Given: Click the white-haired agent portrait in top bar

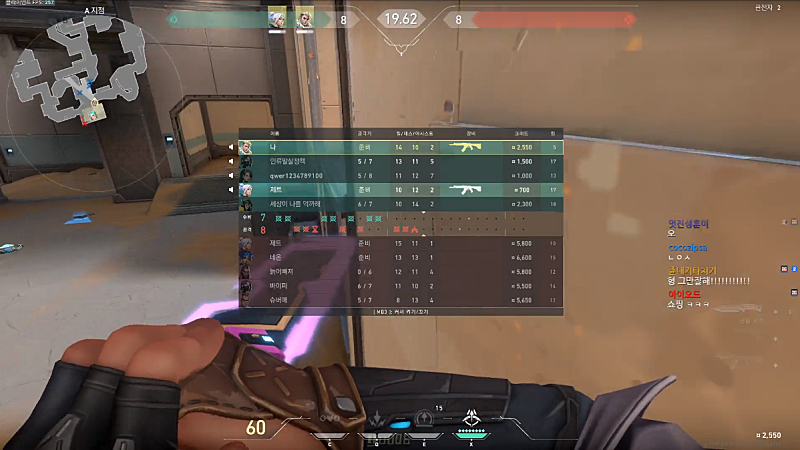Looking at the screenshot, I should (276, 19).
